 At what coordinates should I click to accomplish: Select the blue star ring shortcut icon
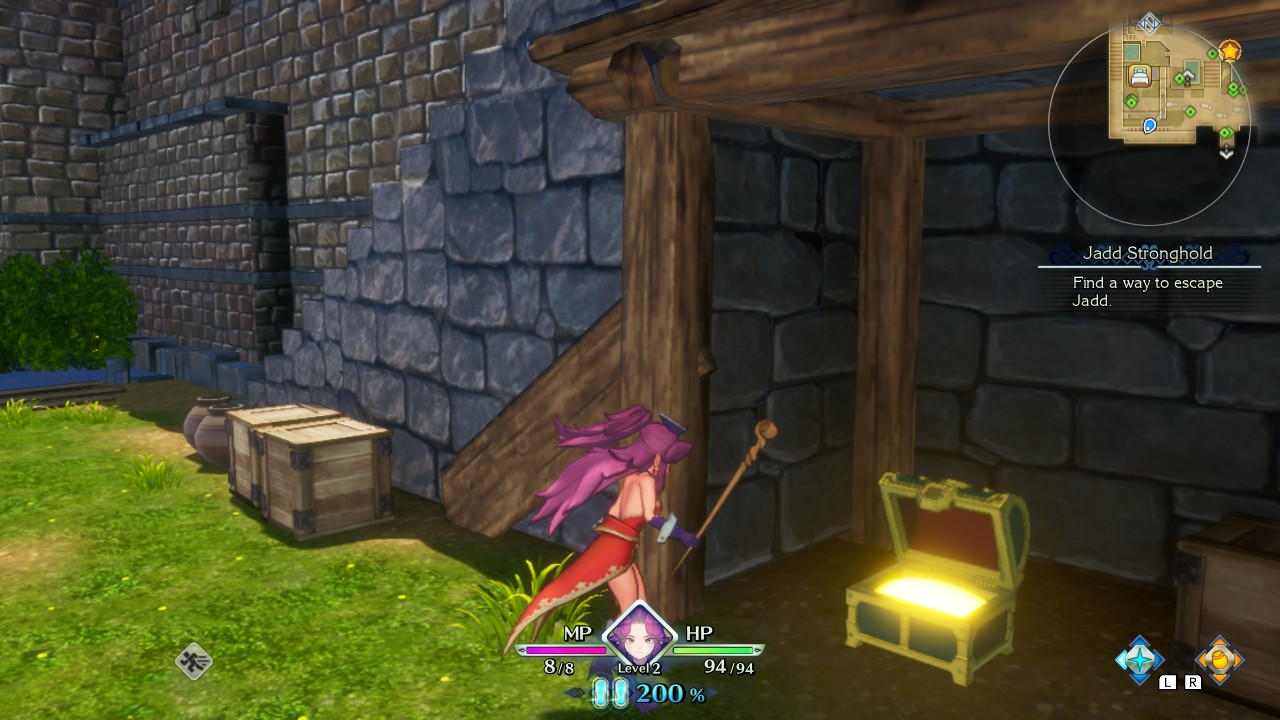(x=1139, y=659)
